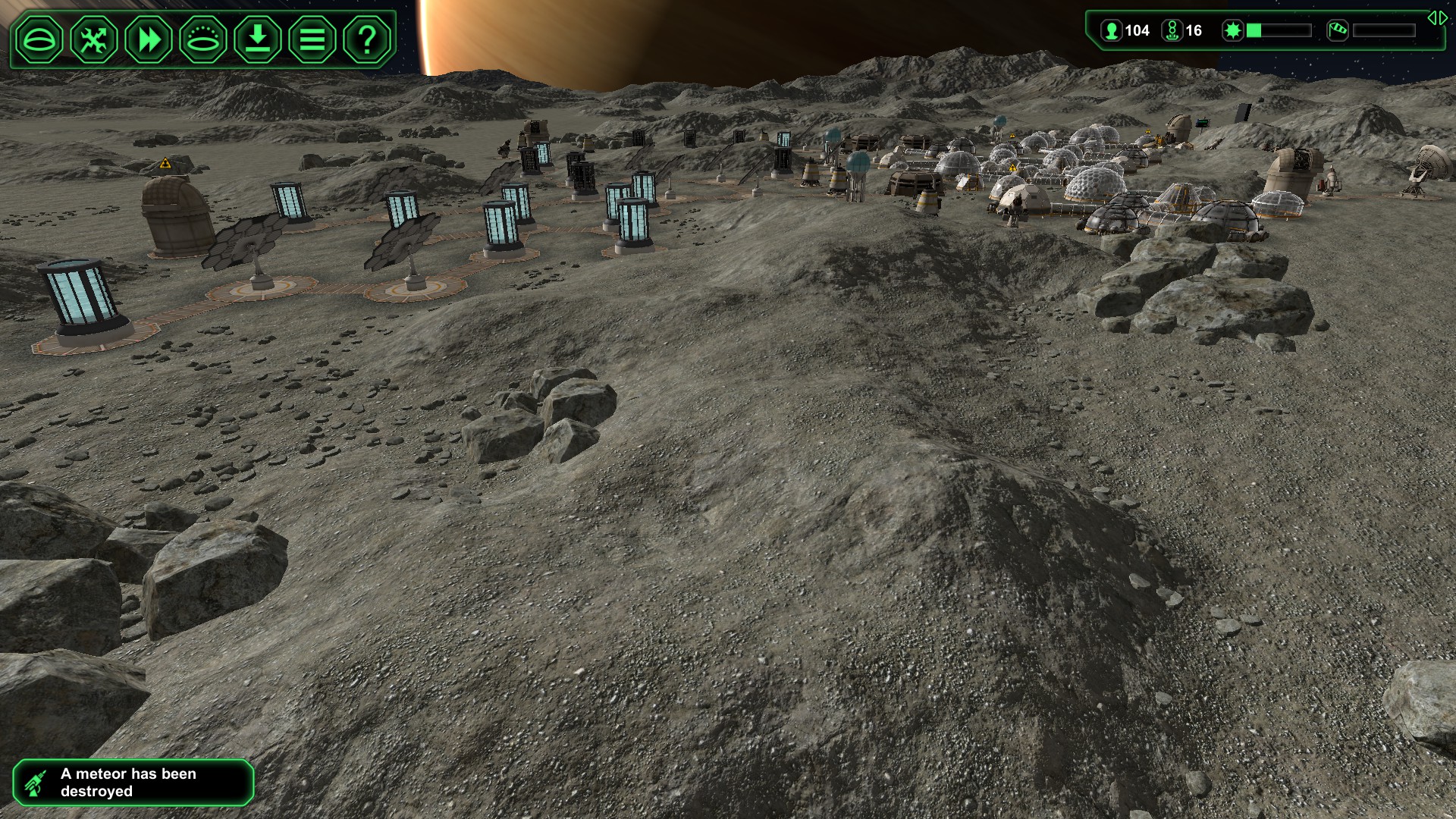
Task: Click the download arrow button
Action: [x=258, y=39]
